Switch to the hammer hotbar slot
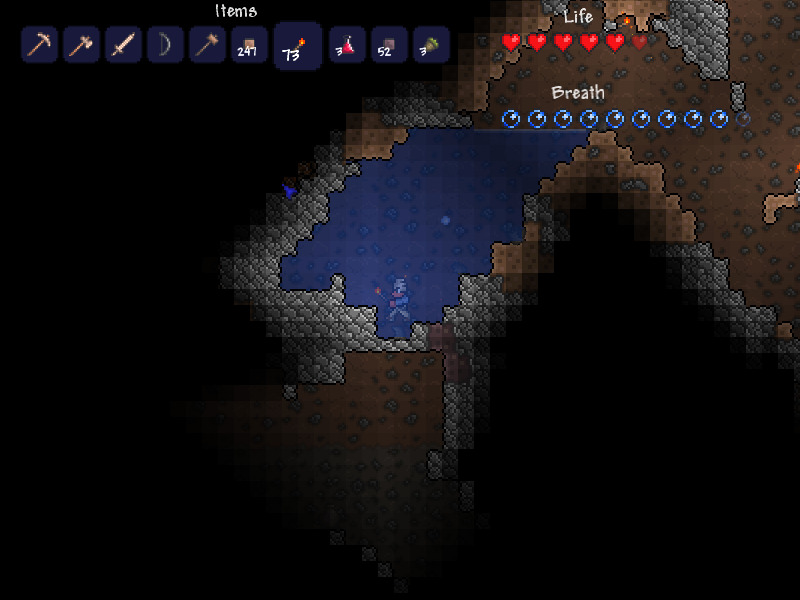The width and height of the screenshot is (800, 600). 208,45
